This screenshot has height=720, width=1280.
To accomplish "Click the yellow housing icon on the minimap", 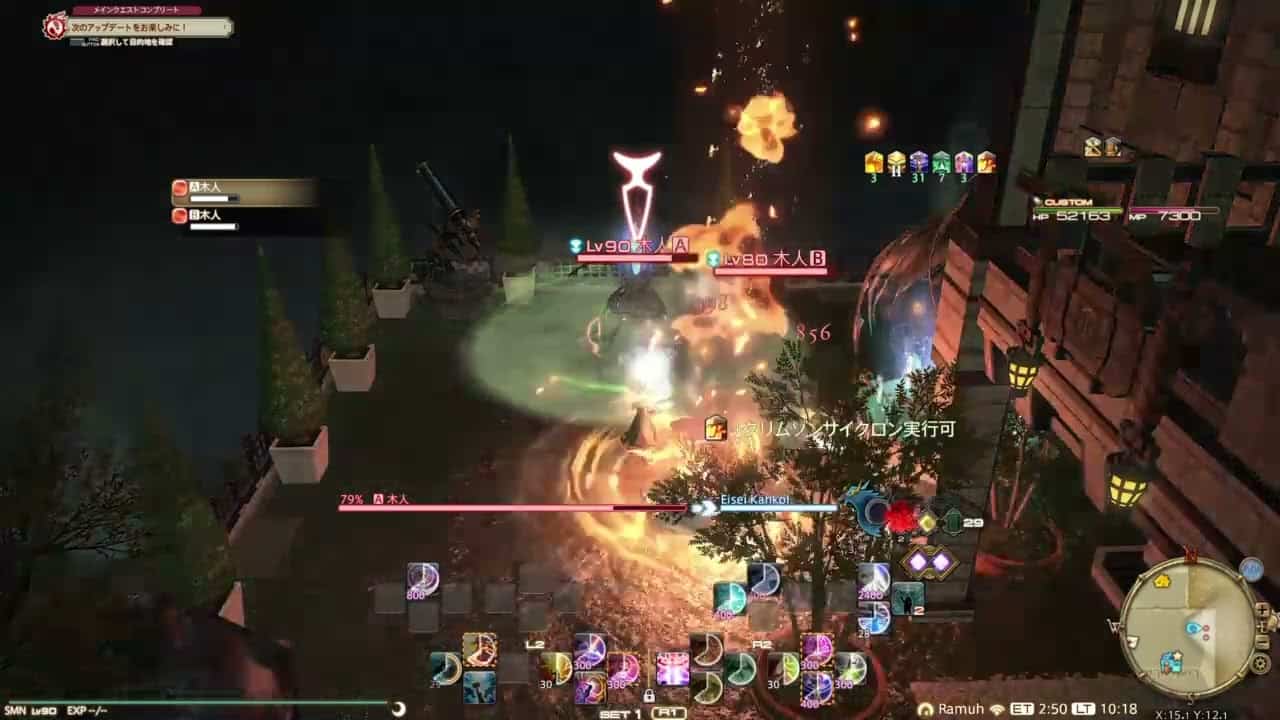I will (1162, 581).
